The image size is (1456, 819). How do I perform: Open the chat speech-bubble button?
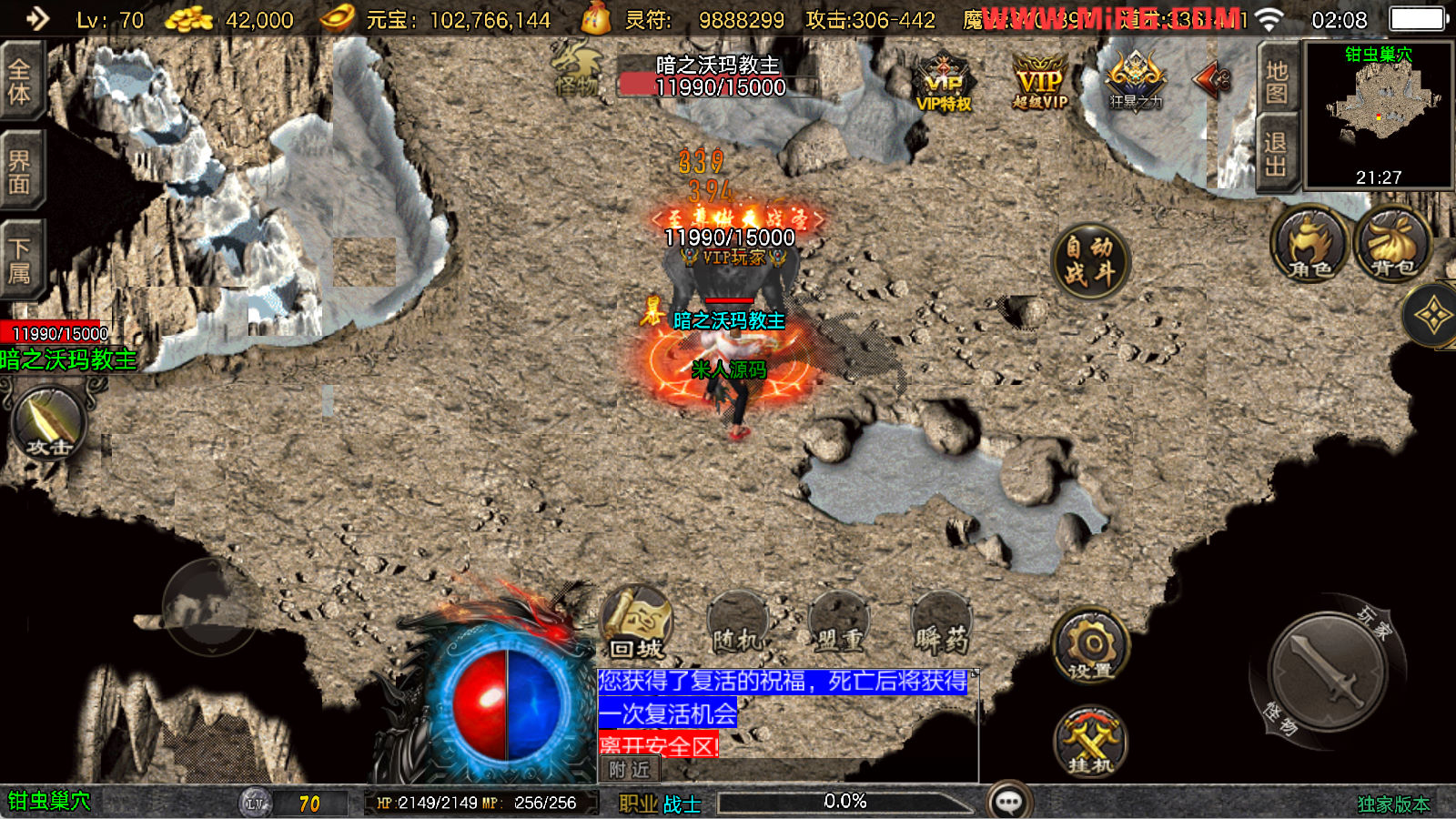tap(1009, 802)
